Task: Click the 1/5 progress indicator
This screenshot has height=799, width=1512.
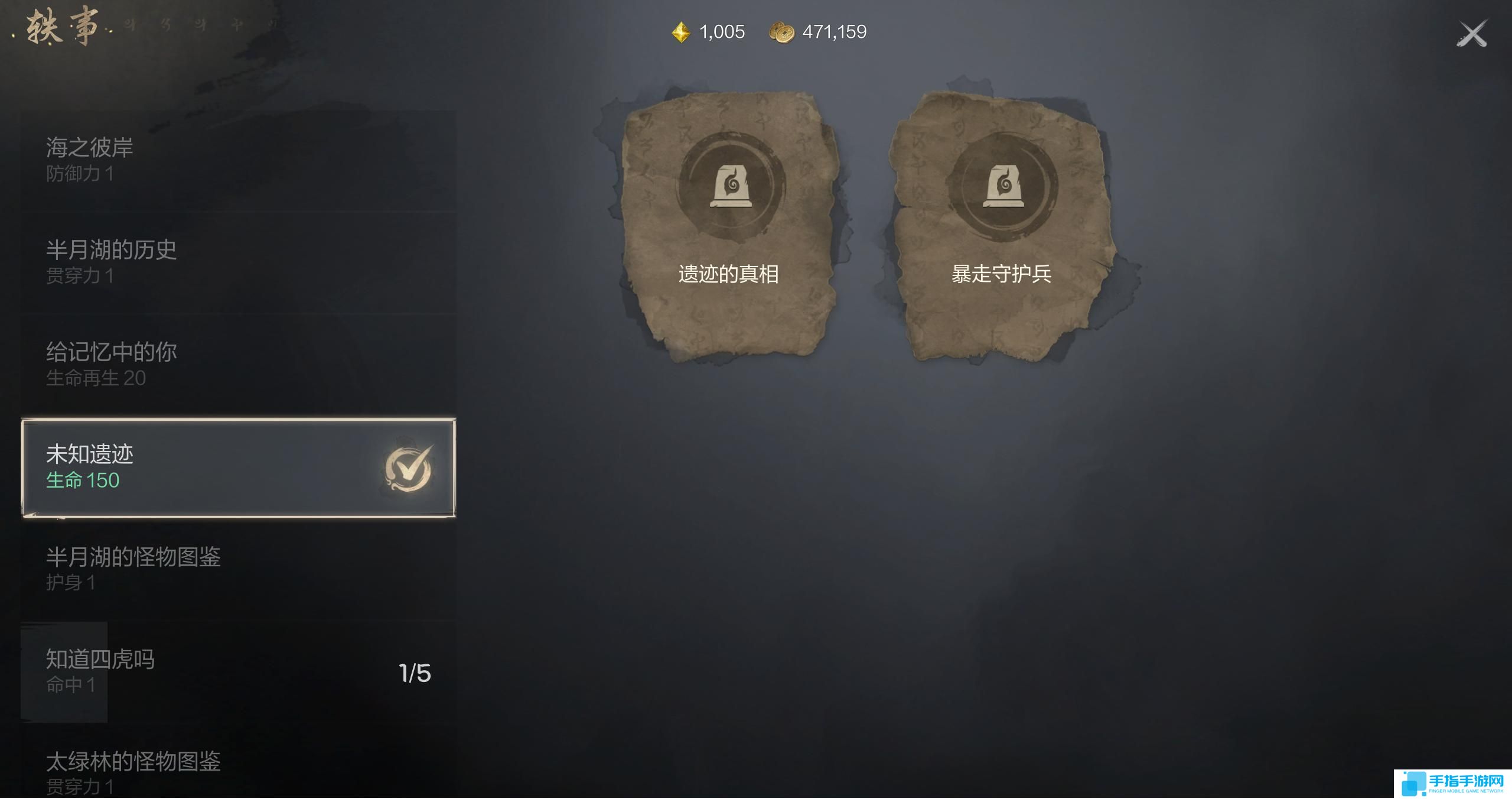Action: [415, 672]
